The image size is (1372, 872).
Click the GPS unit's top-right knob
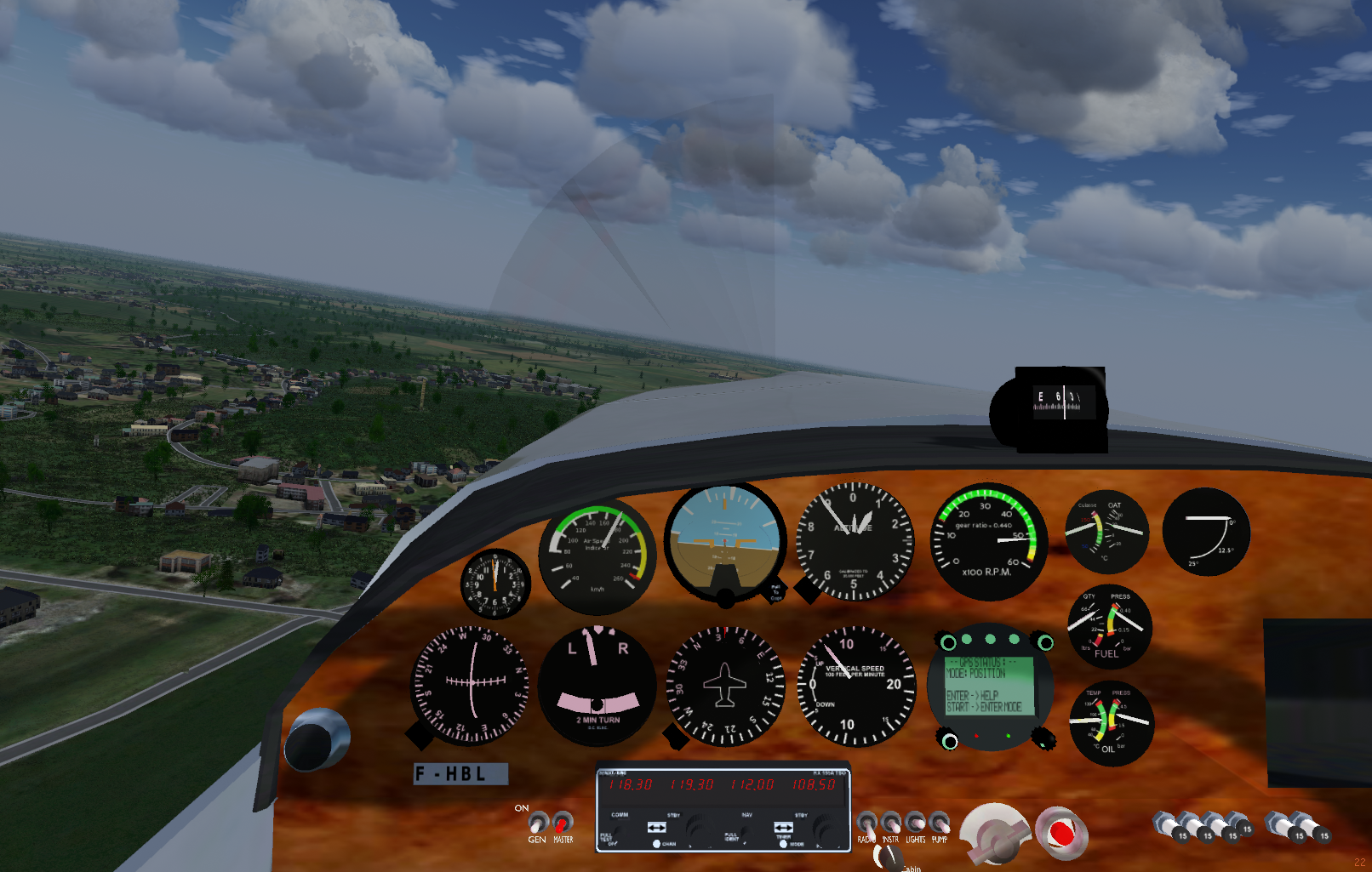1045,642
